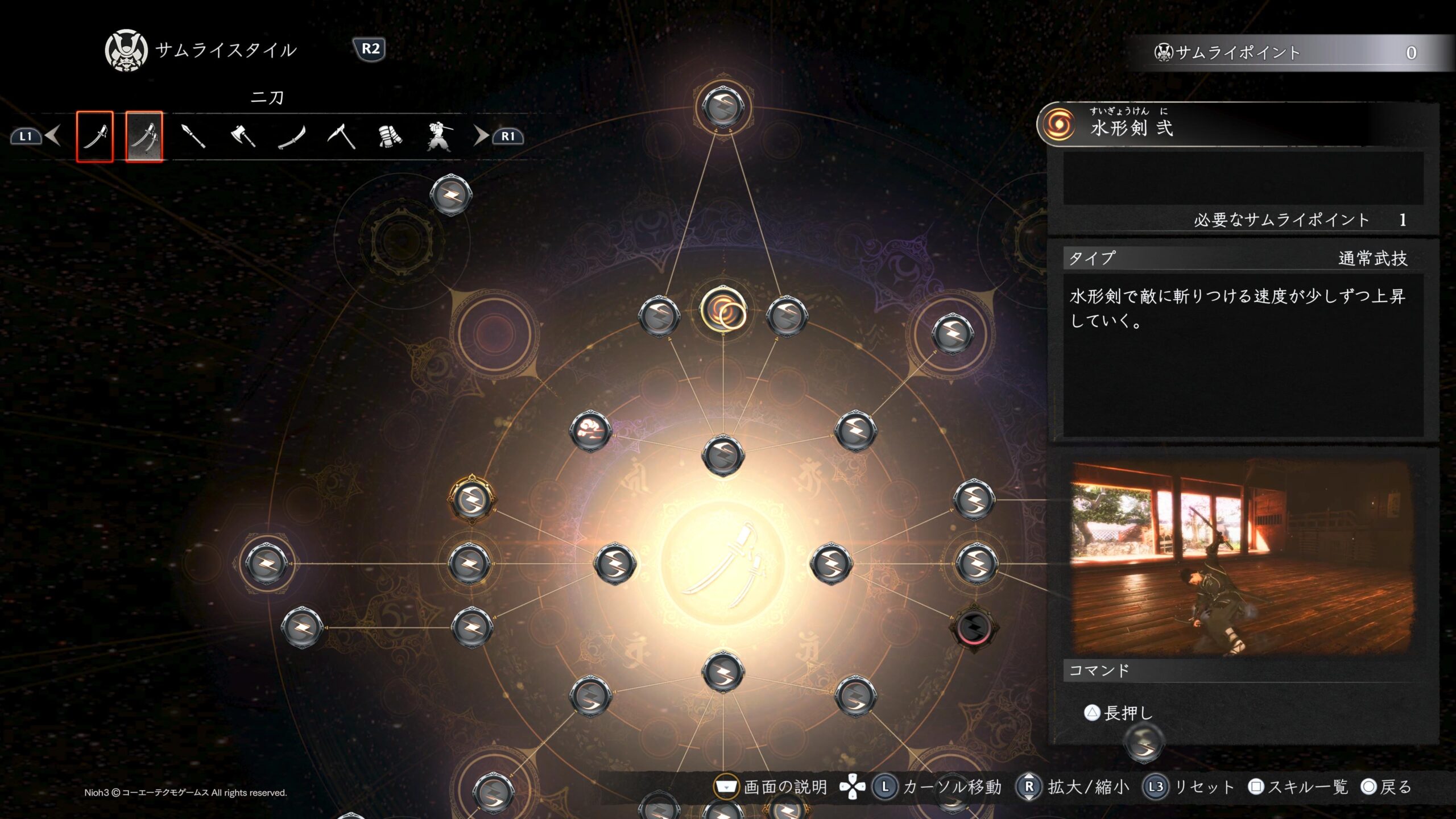The height and width of the screenshot is (819, 1456).
Task: Open the spear weapon skill tab
Action: point(193,136)
